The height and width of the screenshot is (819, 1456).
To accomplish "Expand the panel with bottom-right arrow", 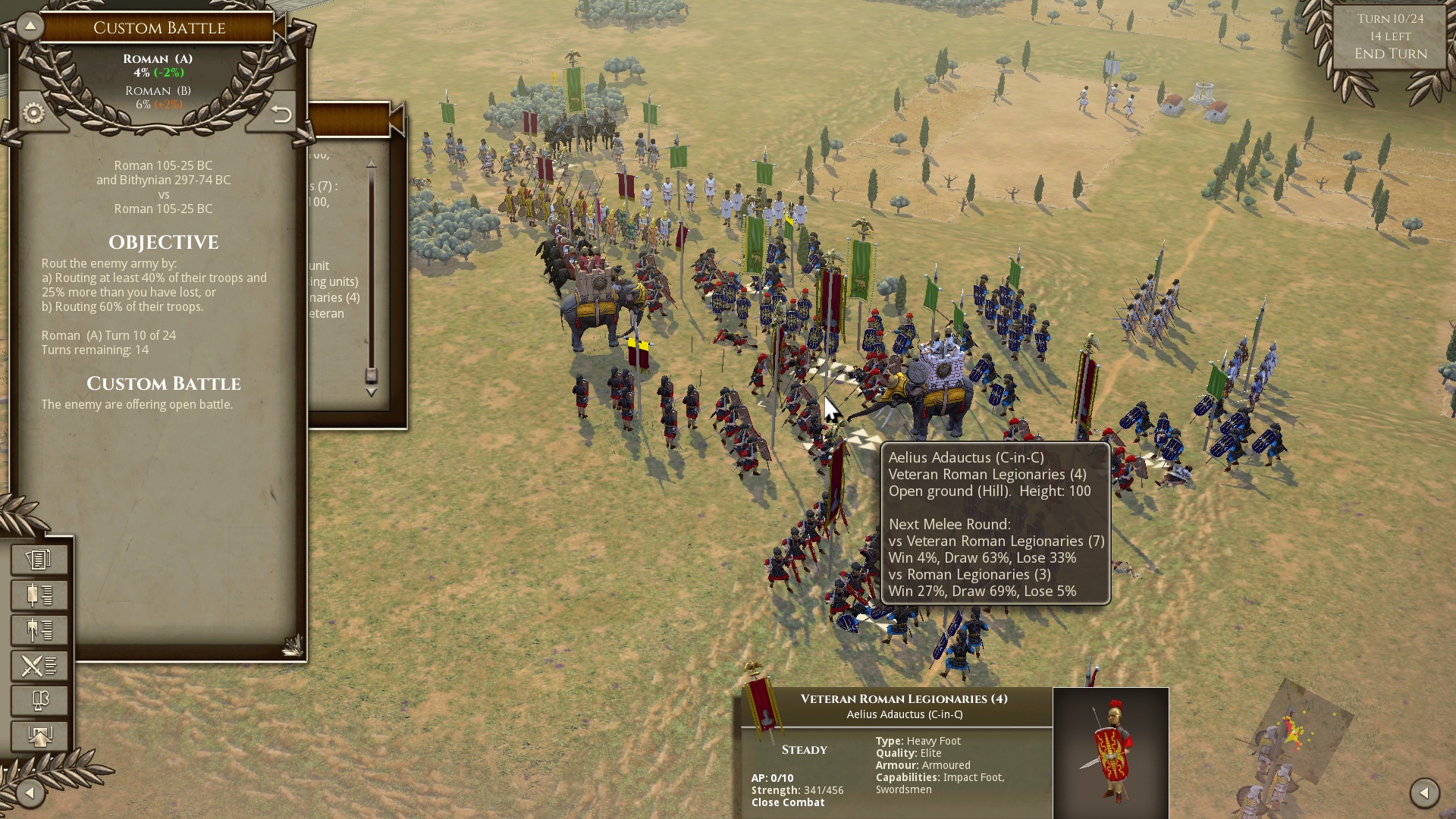I will 1424,793.
